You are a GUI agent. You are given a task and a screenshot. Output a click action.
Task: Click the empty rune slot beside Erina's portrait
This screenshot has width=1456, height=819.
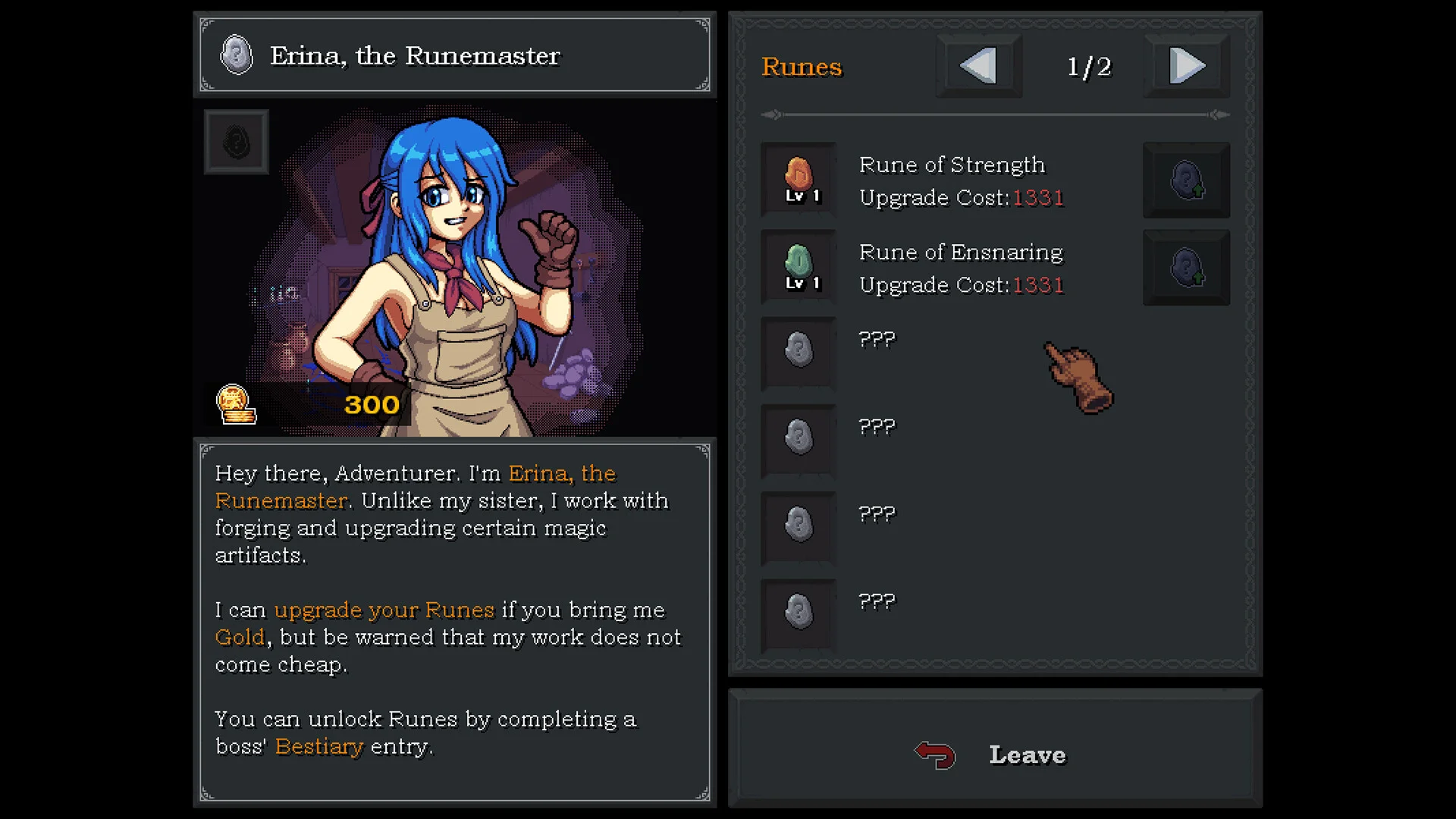(x=236, y=142)
